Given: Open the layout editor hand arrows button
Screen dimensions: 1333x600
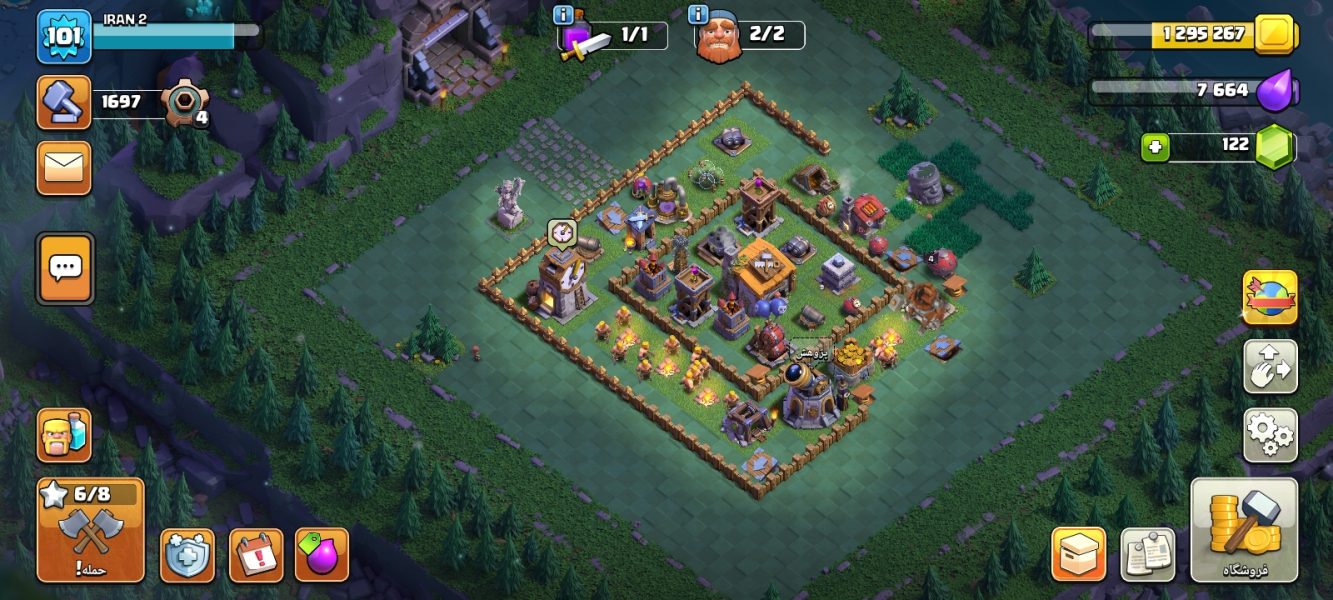Looking at the screenshot, I should [x=1270, y=367].
